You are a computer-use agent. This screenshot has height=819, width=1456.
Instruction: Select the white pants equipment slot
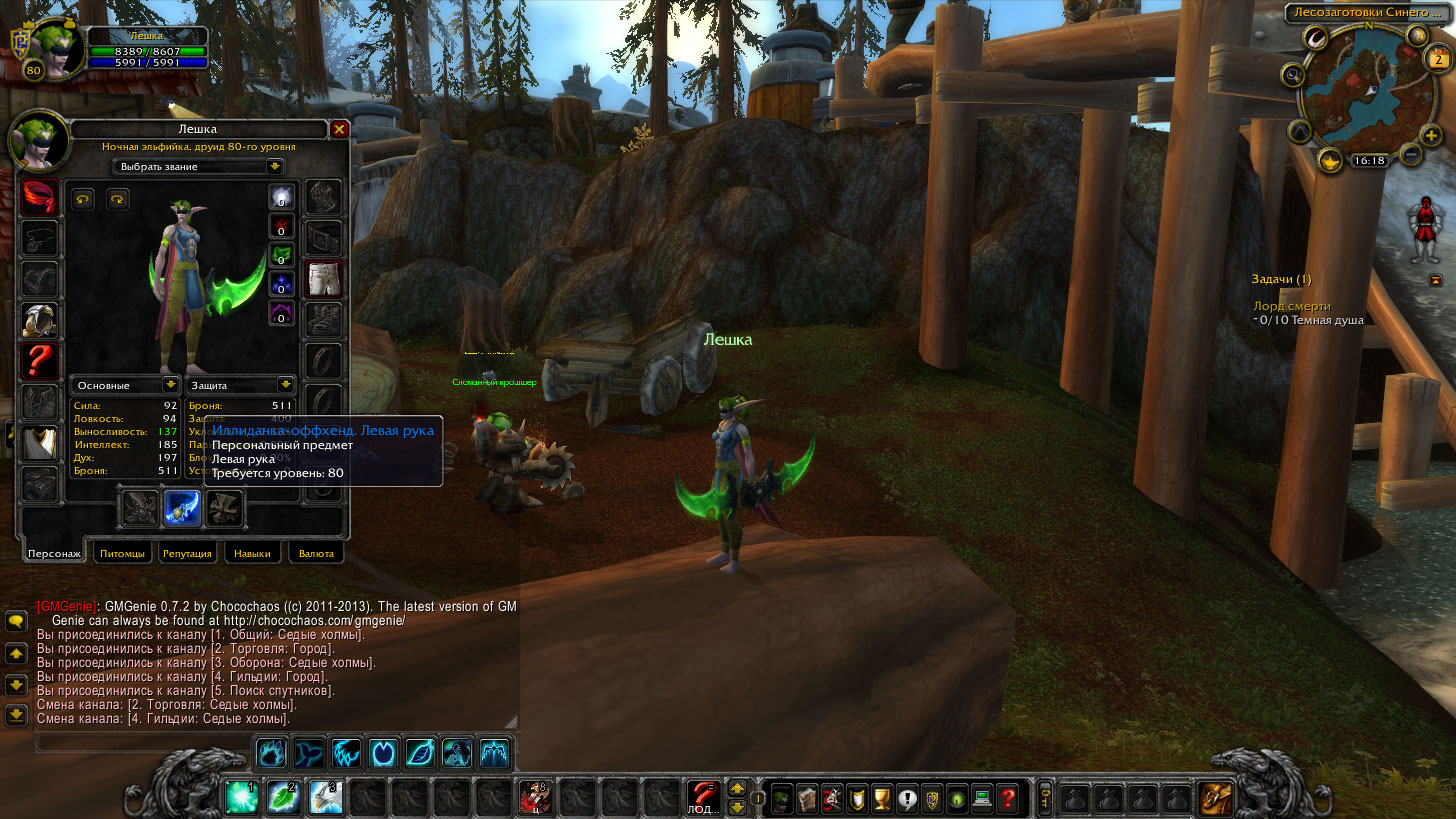tap(323, 280)
